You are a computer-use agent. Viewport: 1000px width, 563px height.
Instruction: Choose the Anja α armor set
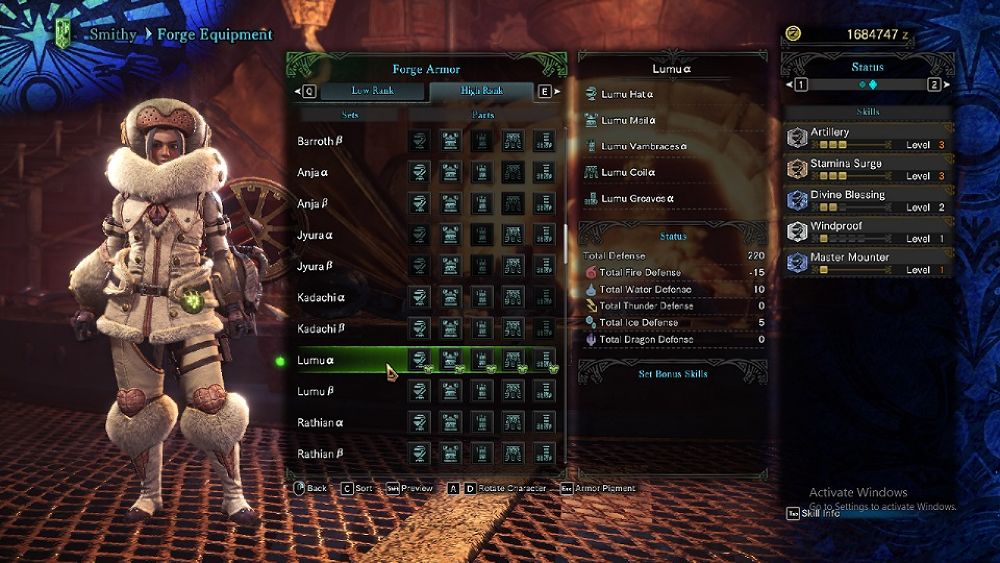pos(314,172)
